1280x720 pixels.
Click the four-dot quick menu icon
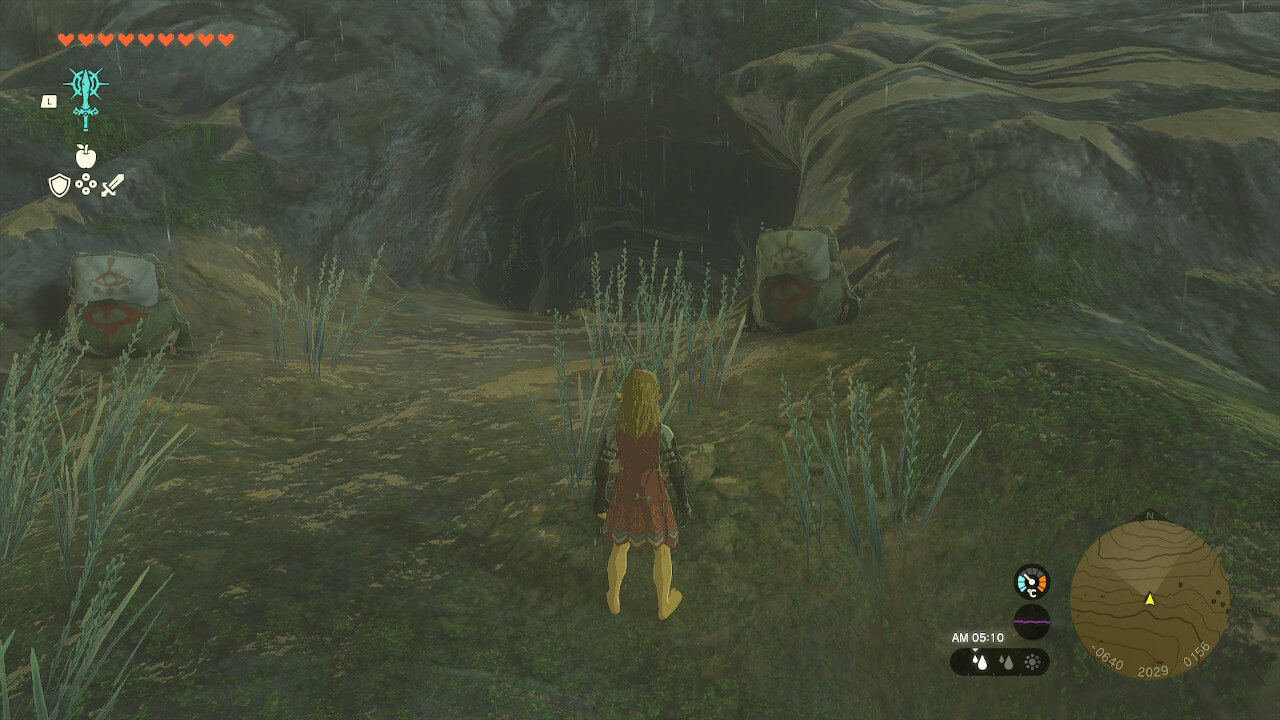[86, 185]
